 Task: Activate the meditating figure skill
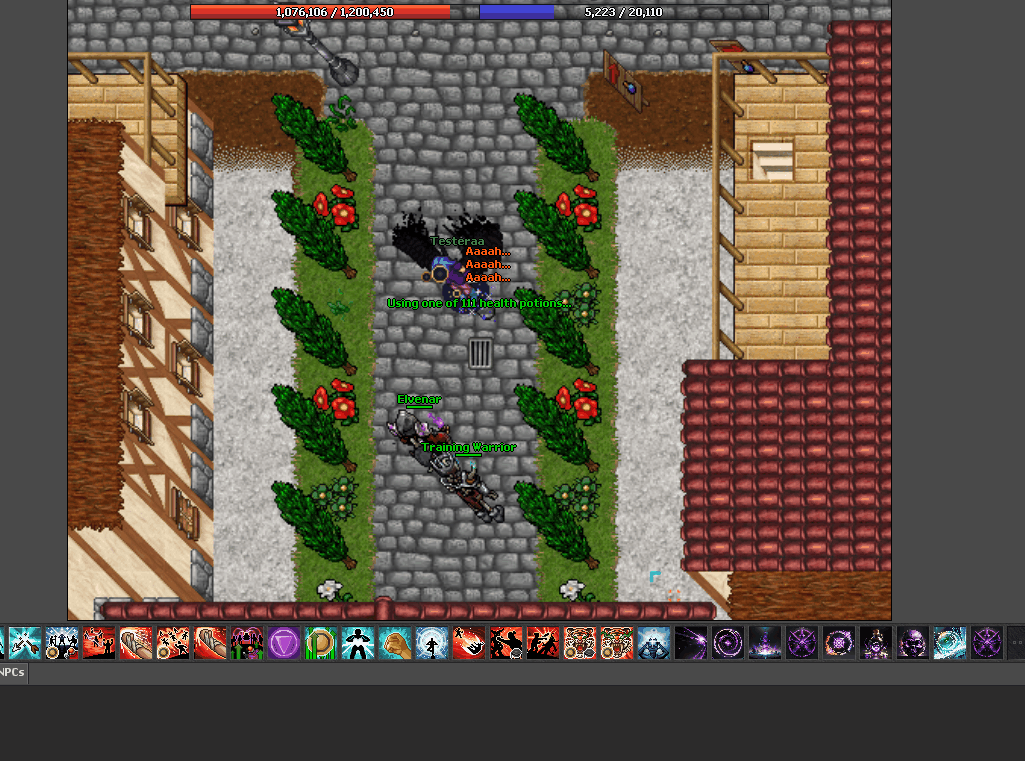[x=432, y=643]
